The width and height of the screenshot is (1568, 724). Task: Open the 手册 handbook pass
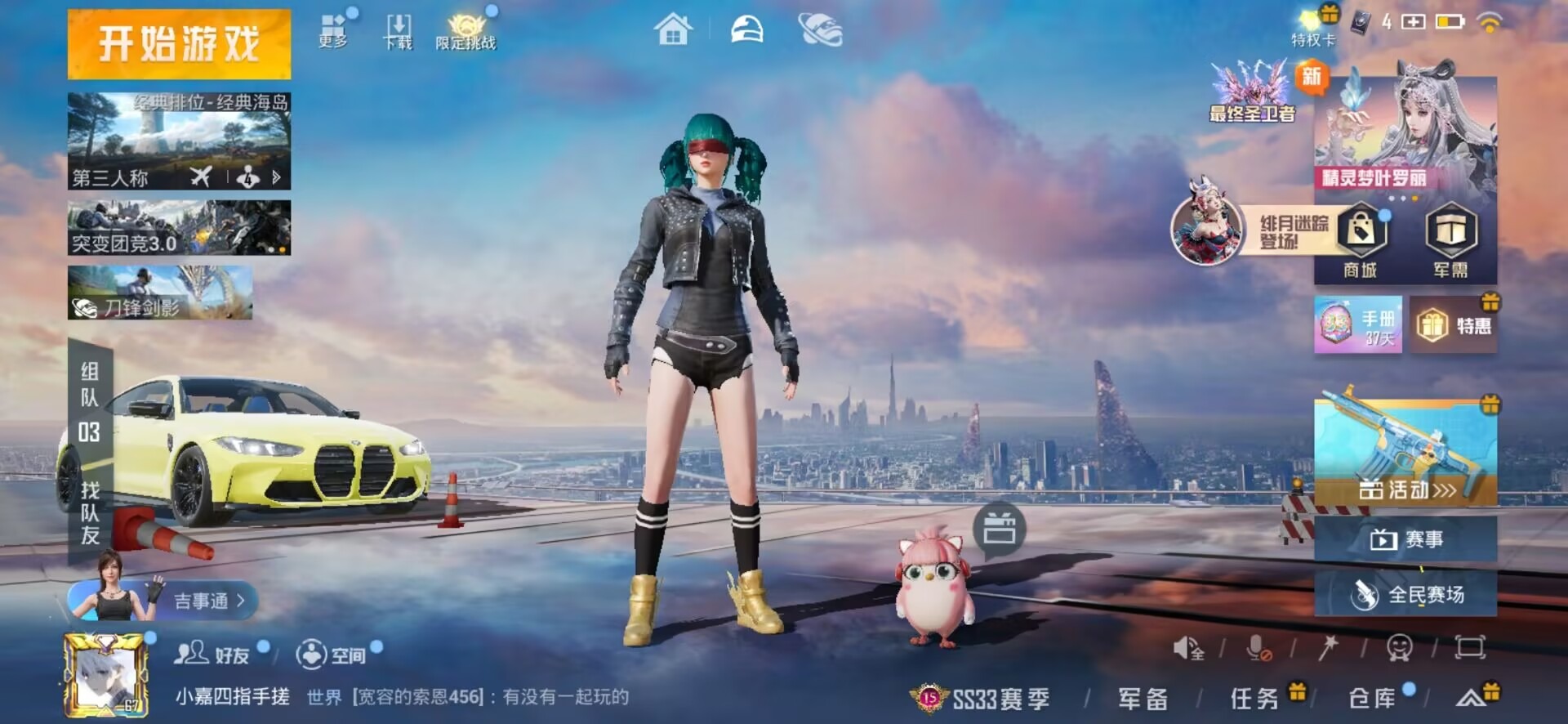tap(1358, 325)
